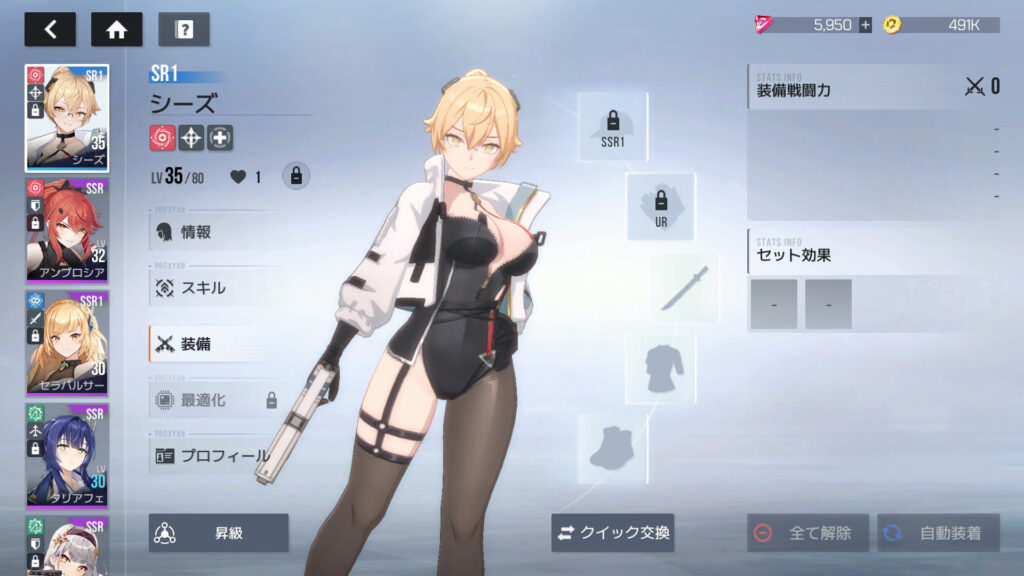Select the body armor equipment slot

tap(660, 369)
